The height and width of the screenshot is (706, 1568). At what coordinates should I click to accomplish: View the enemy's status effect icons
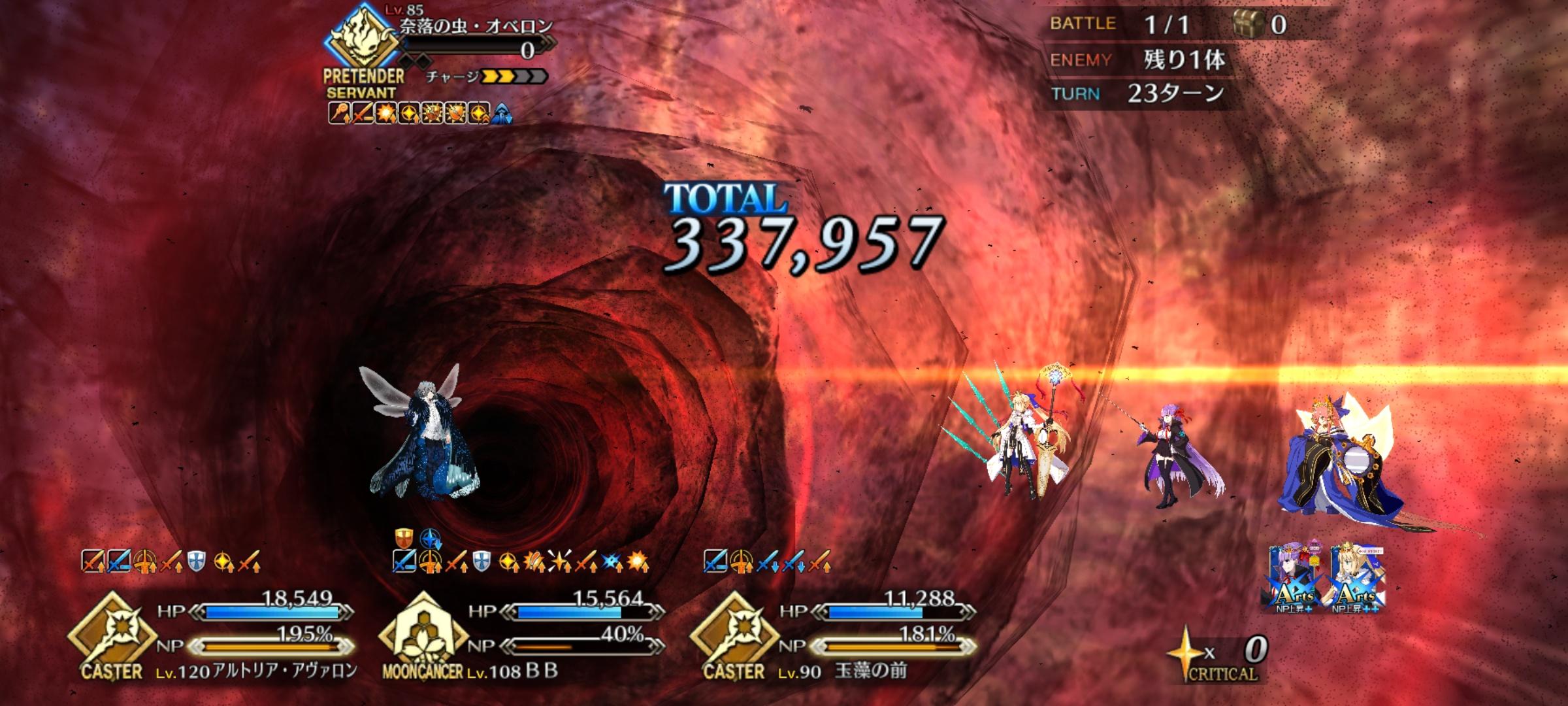coord(420,114)
